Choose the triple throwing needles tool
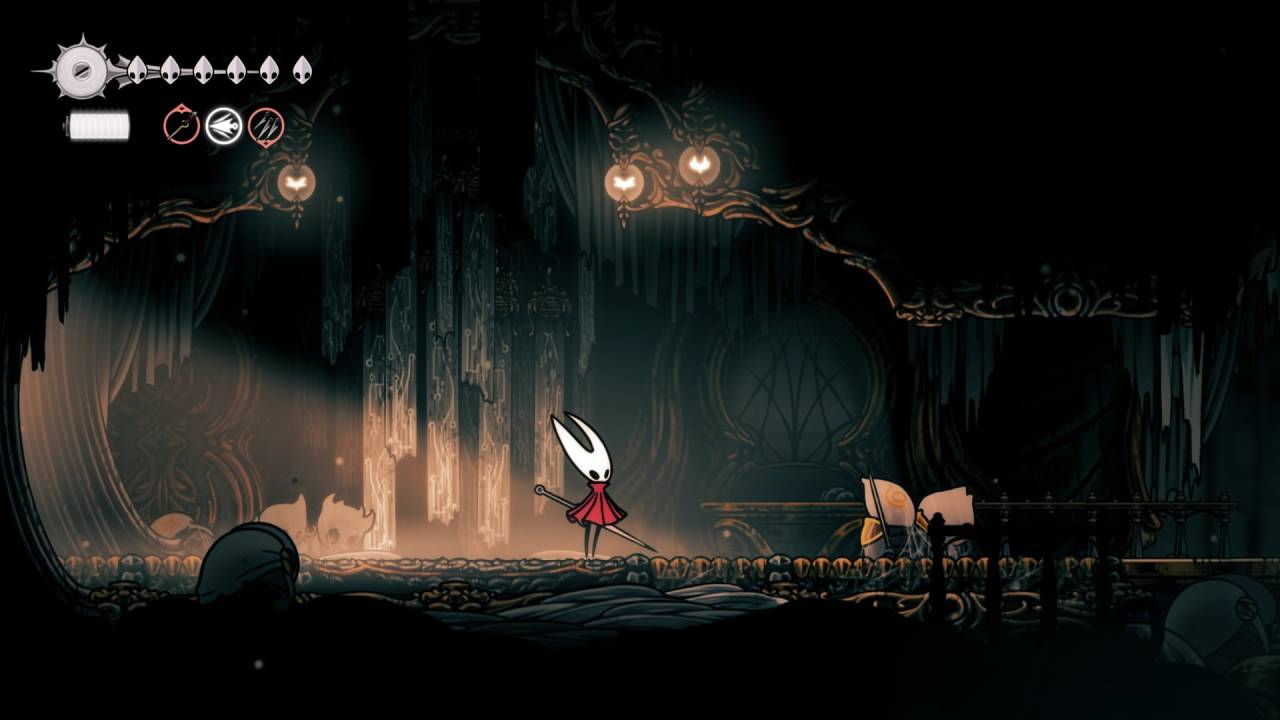This screenshot has width=1280, height=720. 266,126
